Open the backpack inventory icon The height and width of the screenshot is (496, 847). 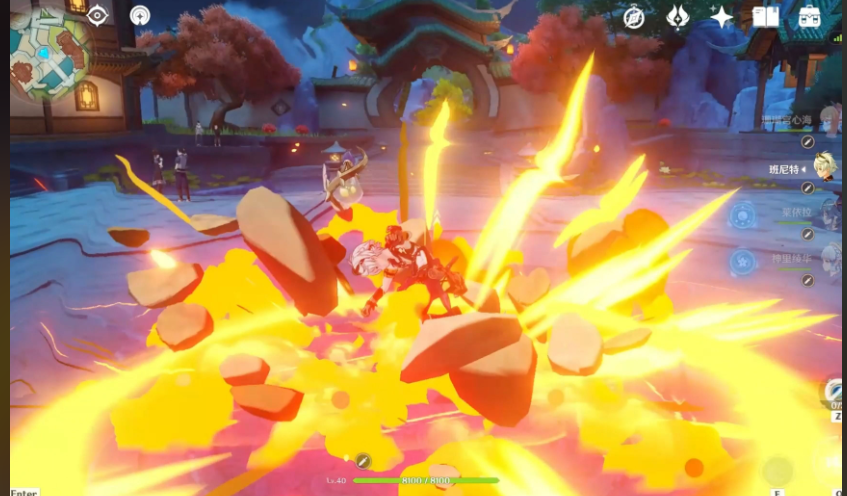[809, 16]
